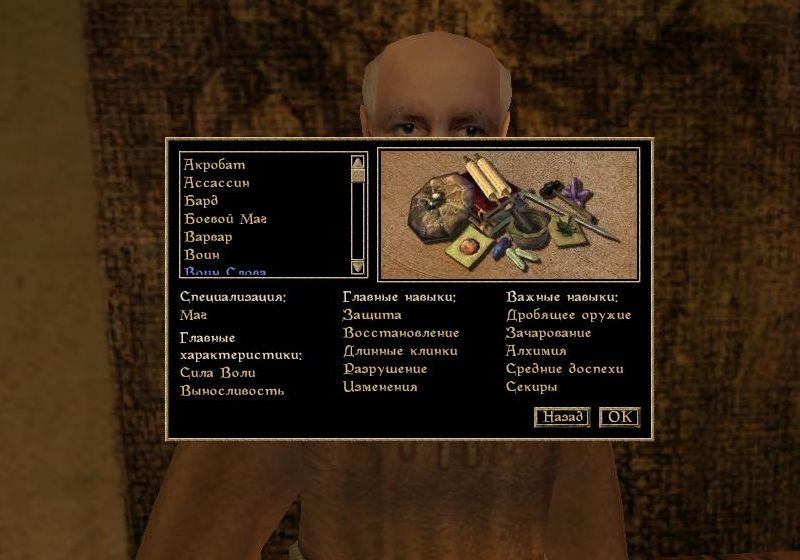Select the Воин class row
Viewport: 800px width, 560px height.
click(201, 255)
